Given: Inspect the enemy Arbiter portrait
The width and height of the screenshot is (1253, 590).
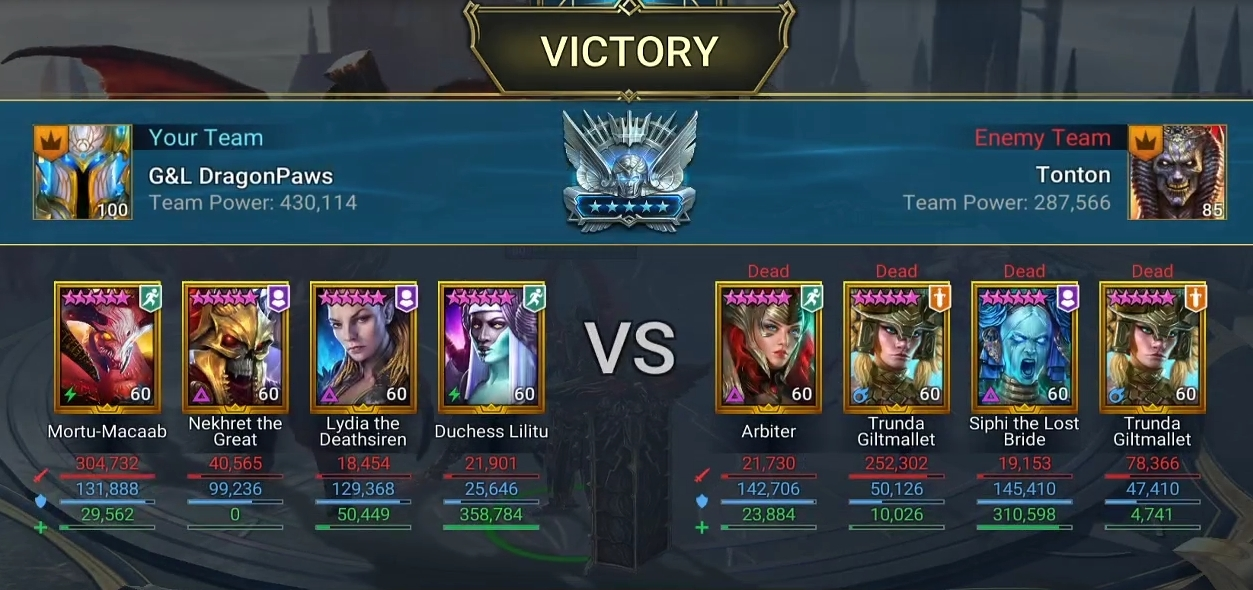Looking at the screenshot, I should [769, 347].
